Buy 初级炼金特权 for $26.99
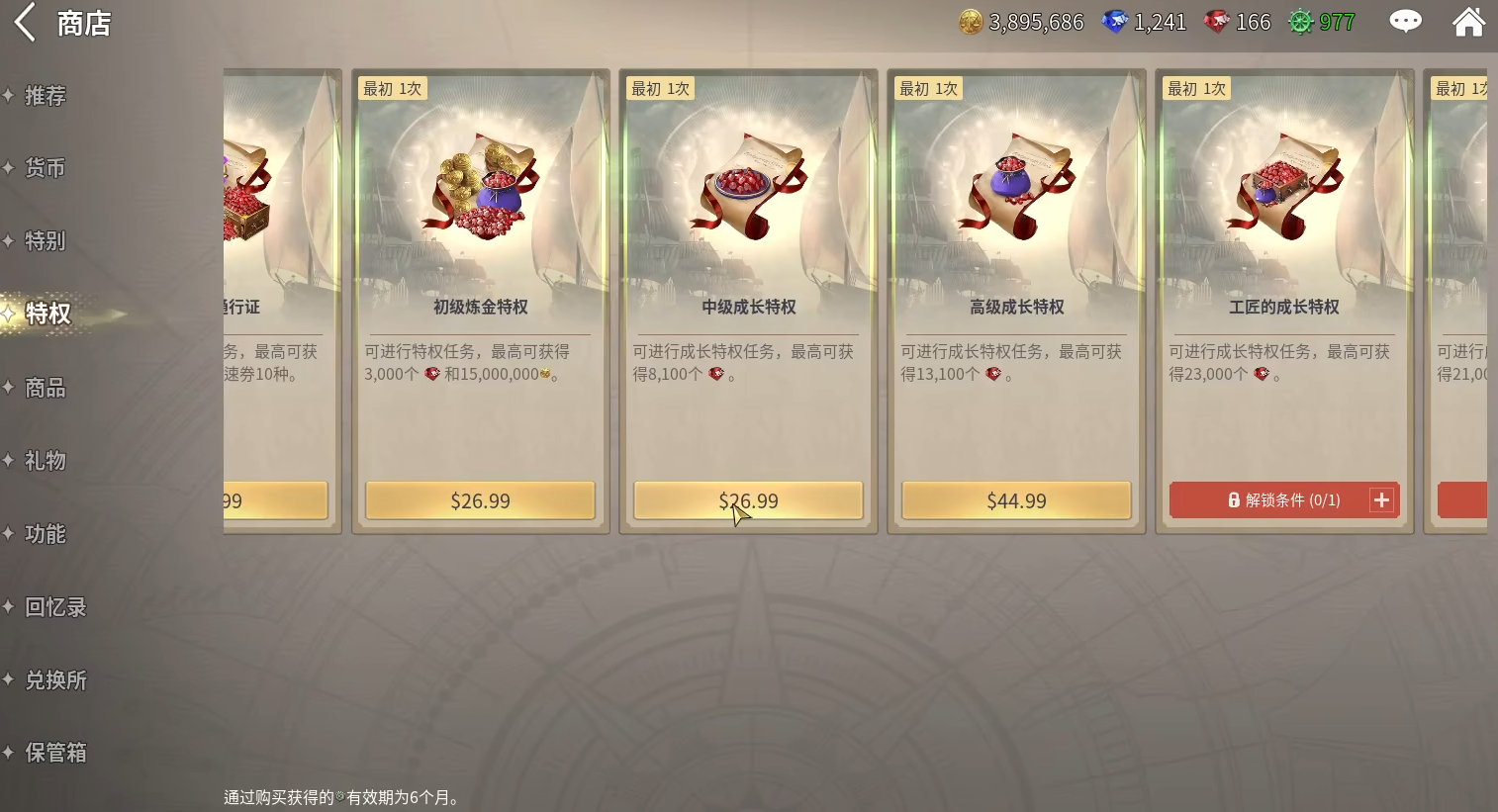The height and width of the screenshot is (812, 1498). (481, 500)
